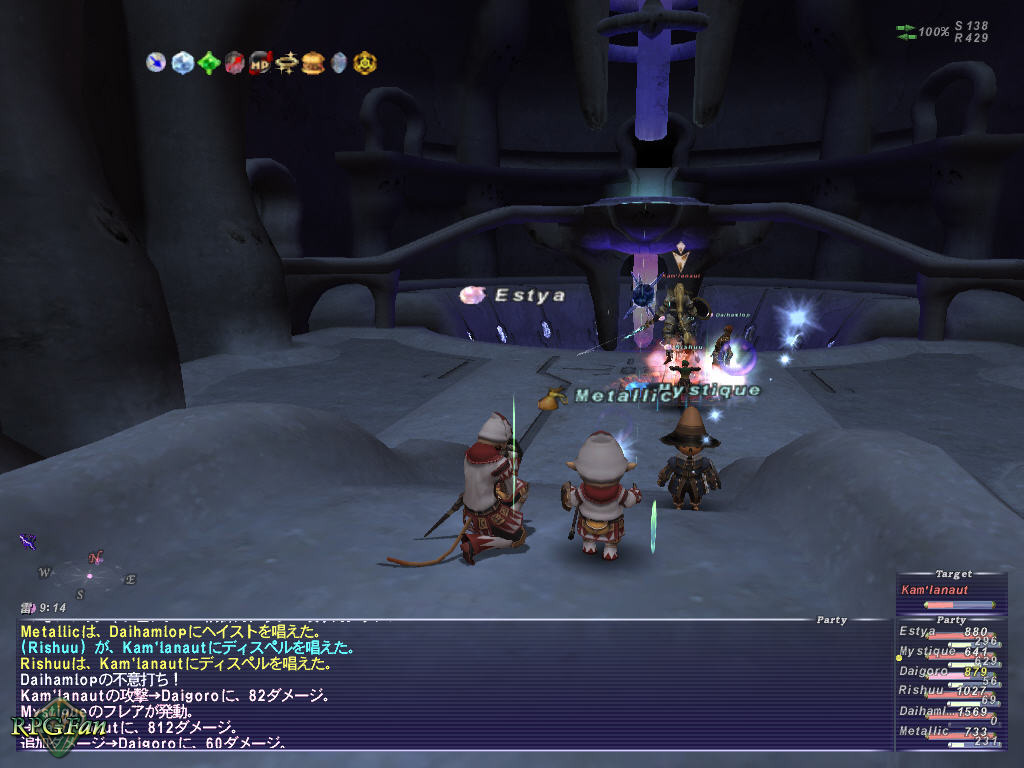This screenshot has height=768, width=1024.
Task: Click the red slashed orb status icon
Action: click(234, 62)
